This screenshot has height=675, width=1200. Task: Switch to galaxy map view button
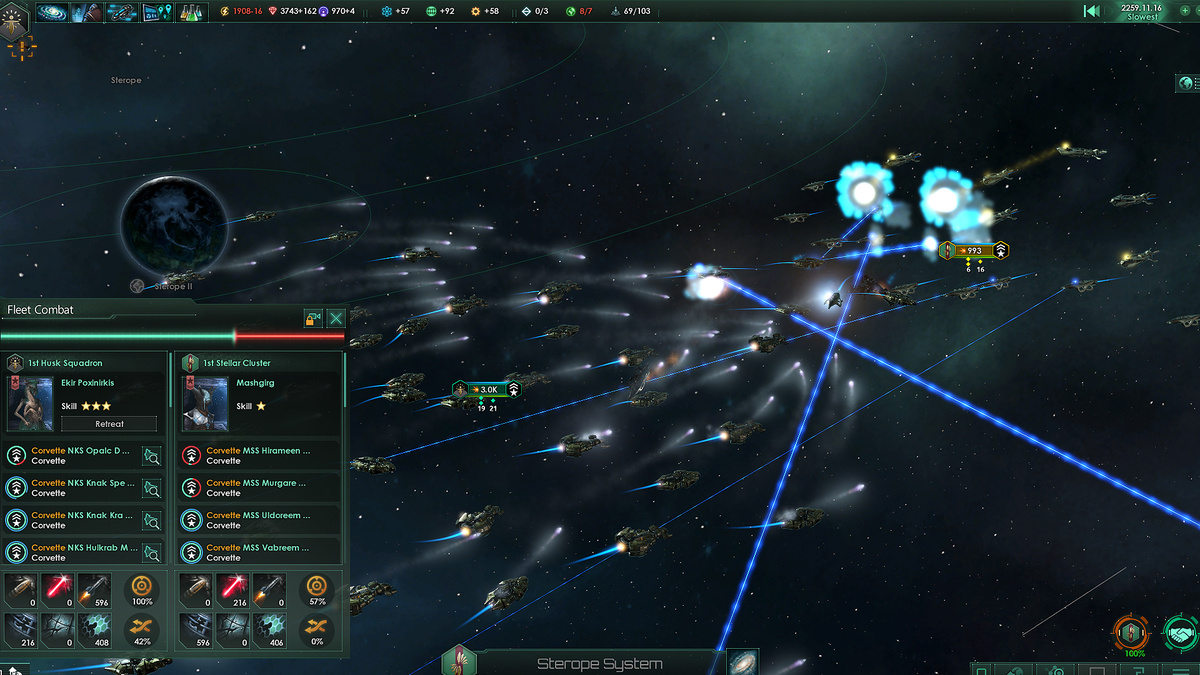pyautogui.click(x=742, y=663)
